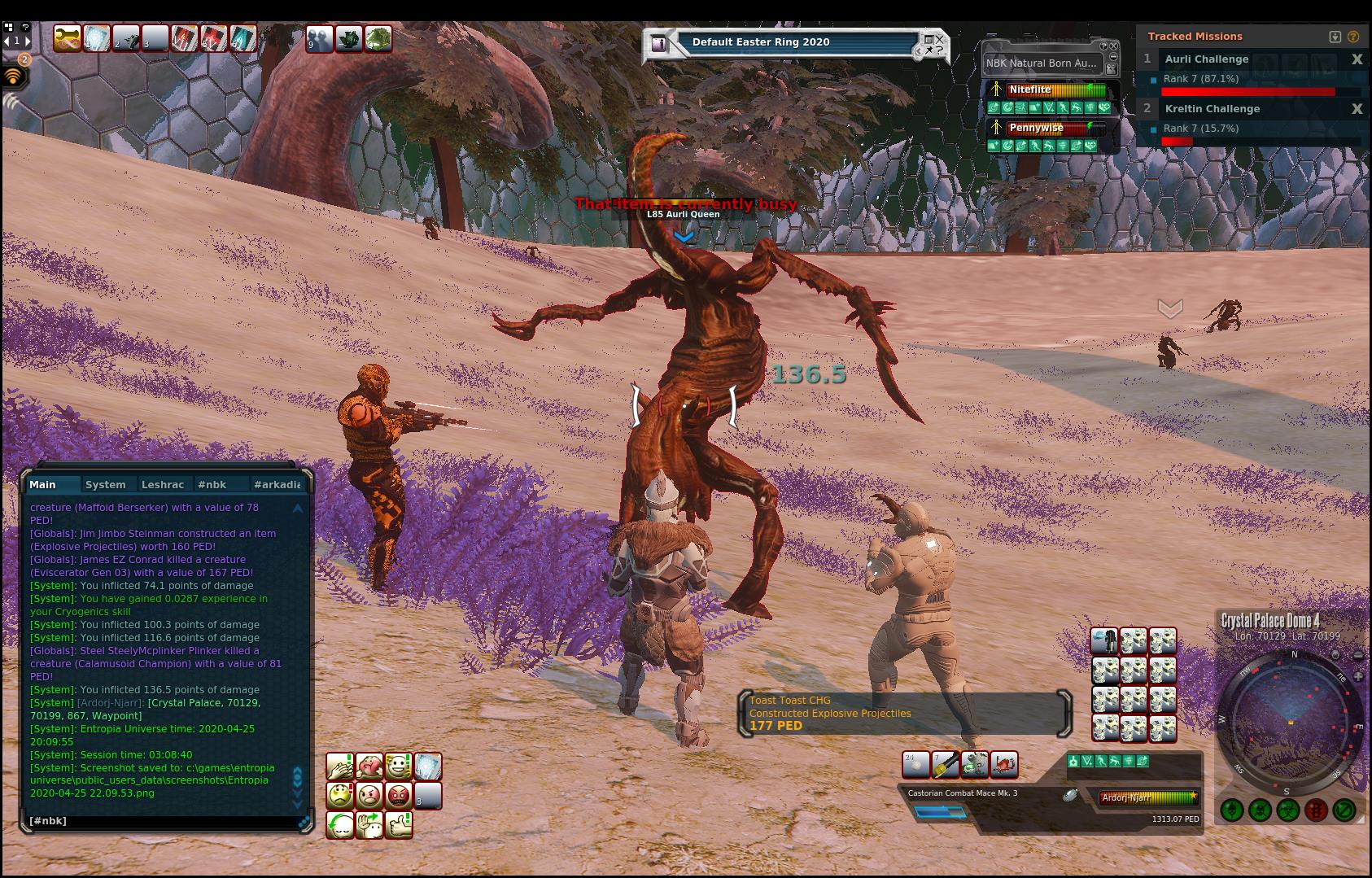Screen dimensions: 1372x878
Task: Click the red crab creature hotbar icon
Action: [x=1004, y=765]
